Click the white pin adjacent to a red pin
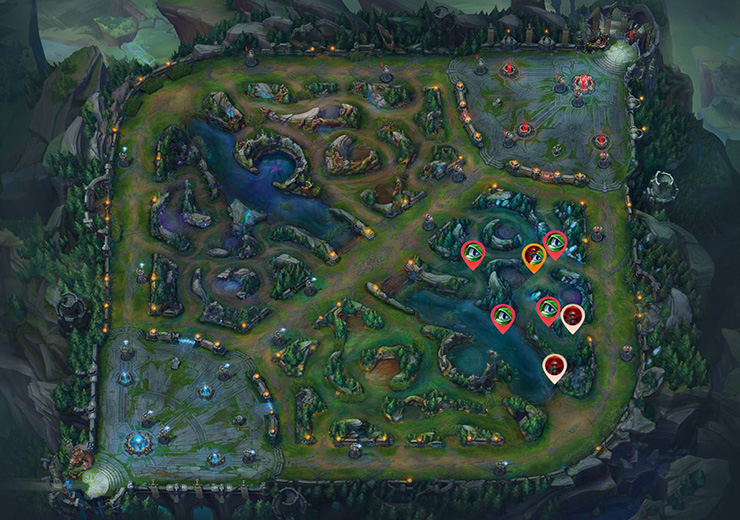The height and width of the screenshot is (520, 740). click(x=572, y=316)
